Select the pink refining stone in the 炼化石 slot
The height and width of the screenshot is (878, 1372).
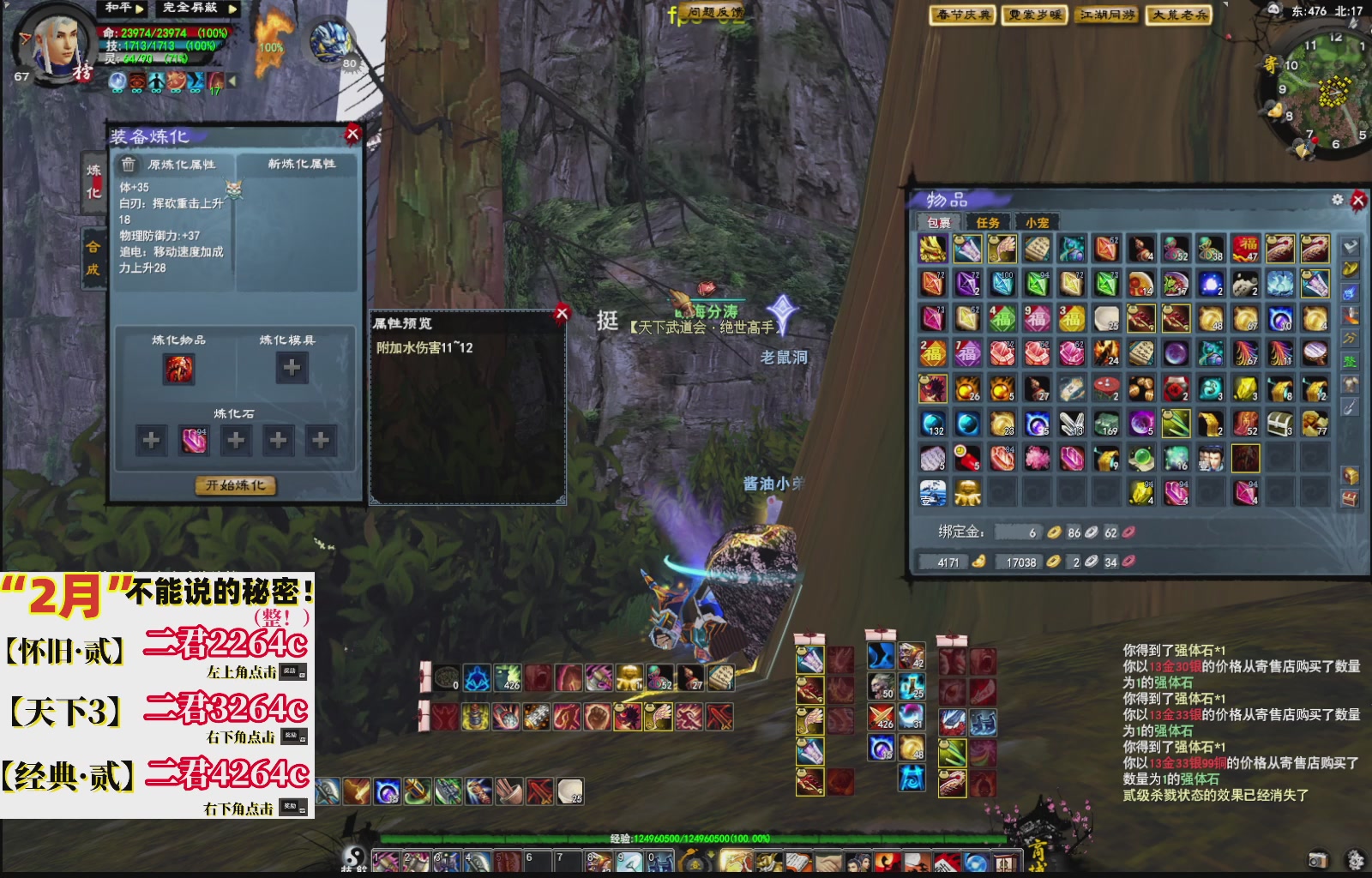(192, 439)
